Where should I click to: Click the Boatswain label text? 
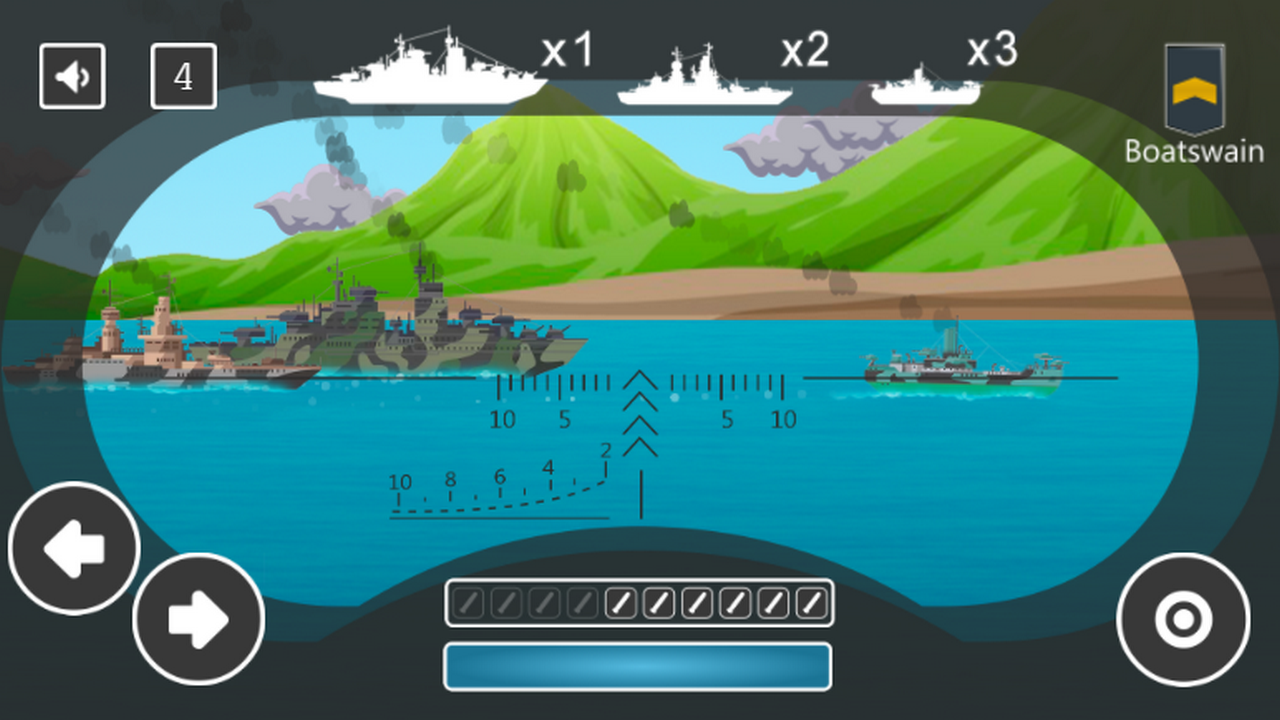pyautogui.click(x=1194, y=152)
